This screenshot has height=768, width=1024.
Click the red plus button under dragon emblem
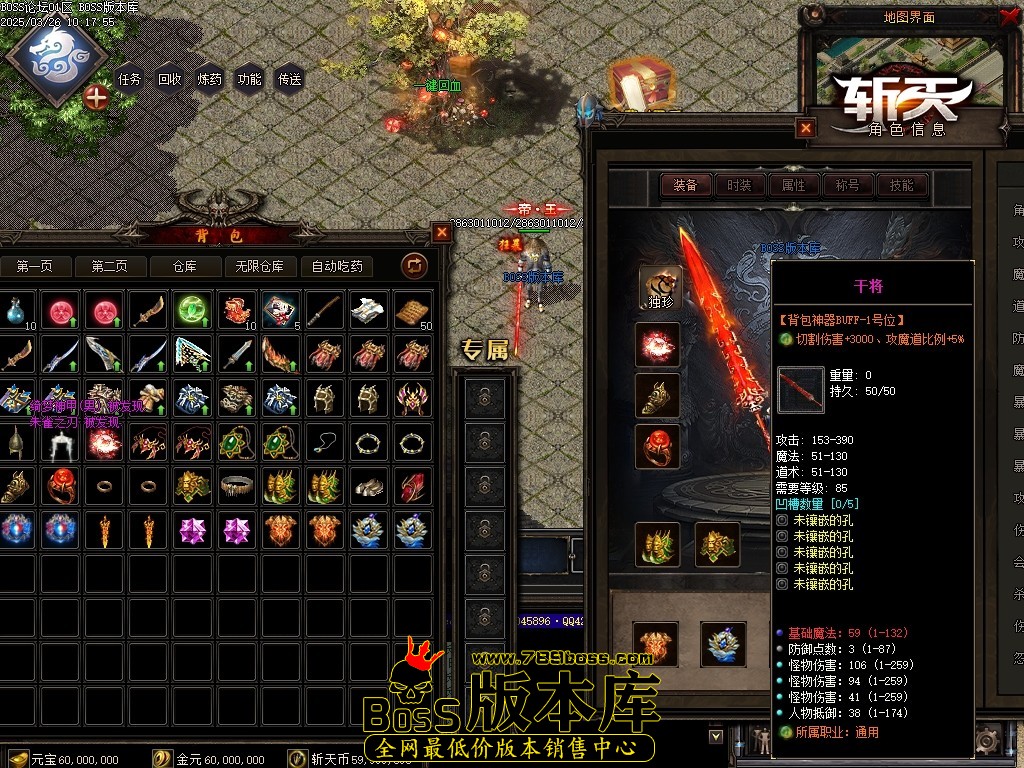click(96, 97)
